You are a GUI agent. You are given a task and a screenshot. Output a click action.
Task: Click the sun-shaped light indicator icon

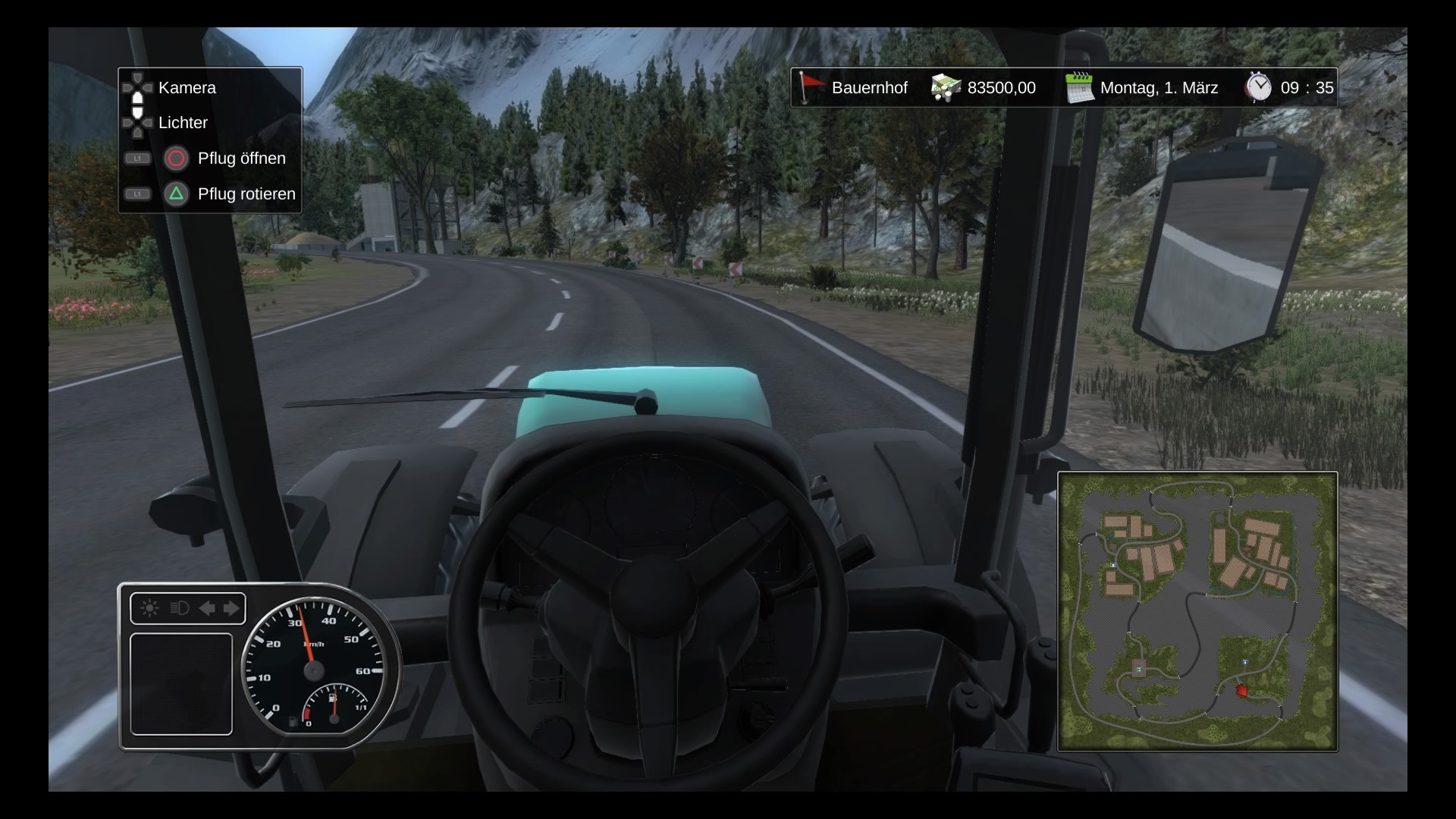click(x=149, y=608)
